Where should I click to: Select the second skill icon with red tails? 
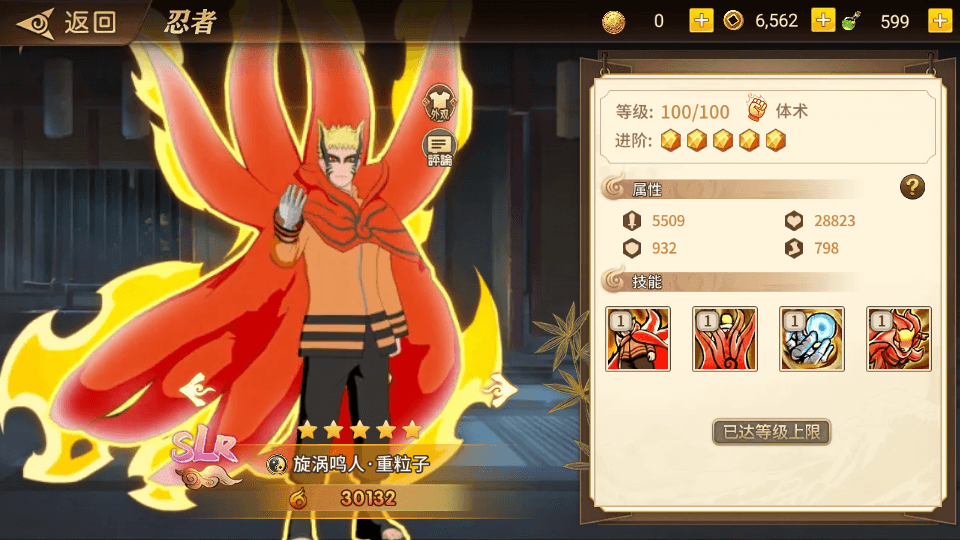point(725,339)
